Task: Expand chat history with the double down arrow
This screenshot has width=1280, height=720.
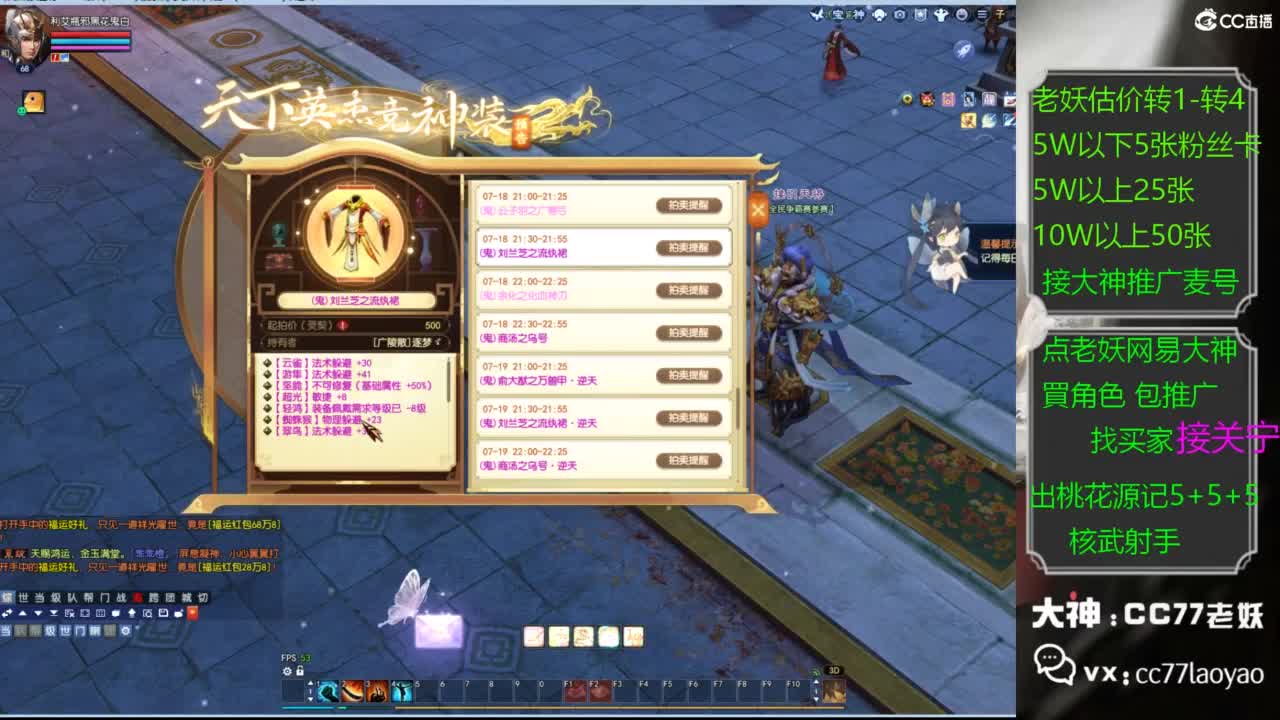Action: [x=53, y=613]
